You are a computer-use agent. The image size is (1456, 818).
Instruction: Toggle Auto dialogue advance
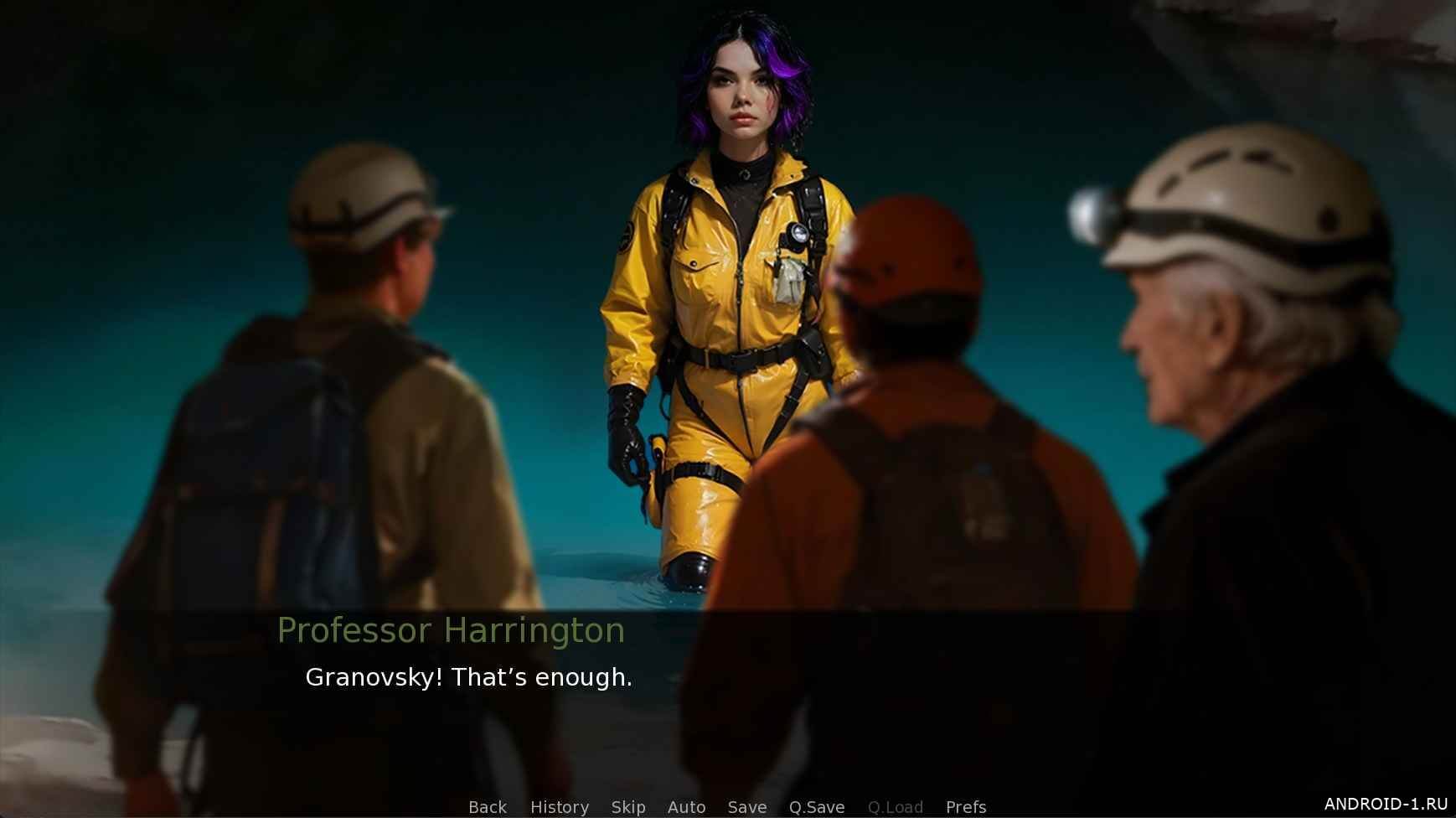pos(686,806)
